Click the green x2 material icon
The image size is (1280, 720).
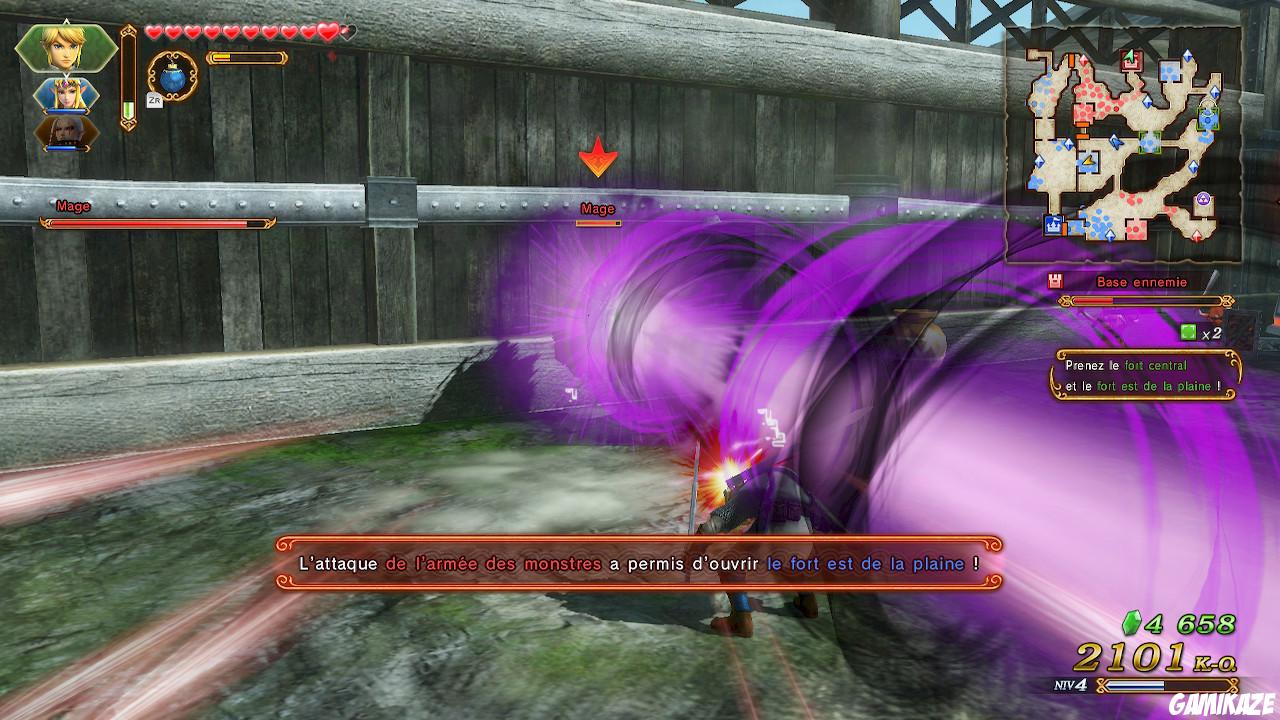[1188, 330]
